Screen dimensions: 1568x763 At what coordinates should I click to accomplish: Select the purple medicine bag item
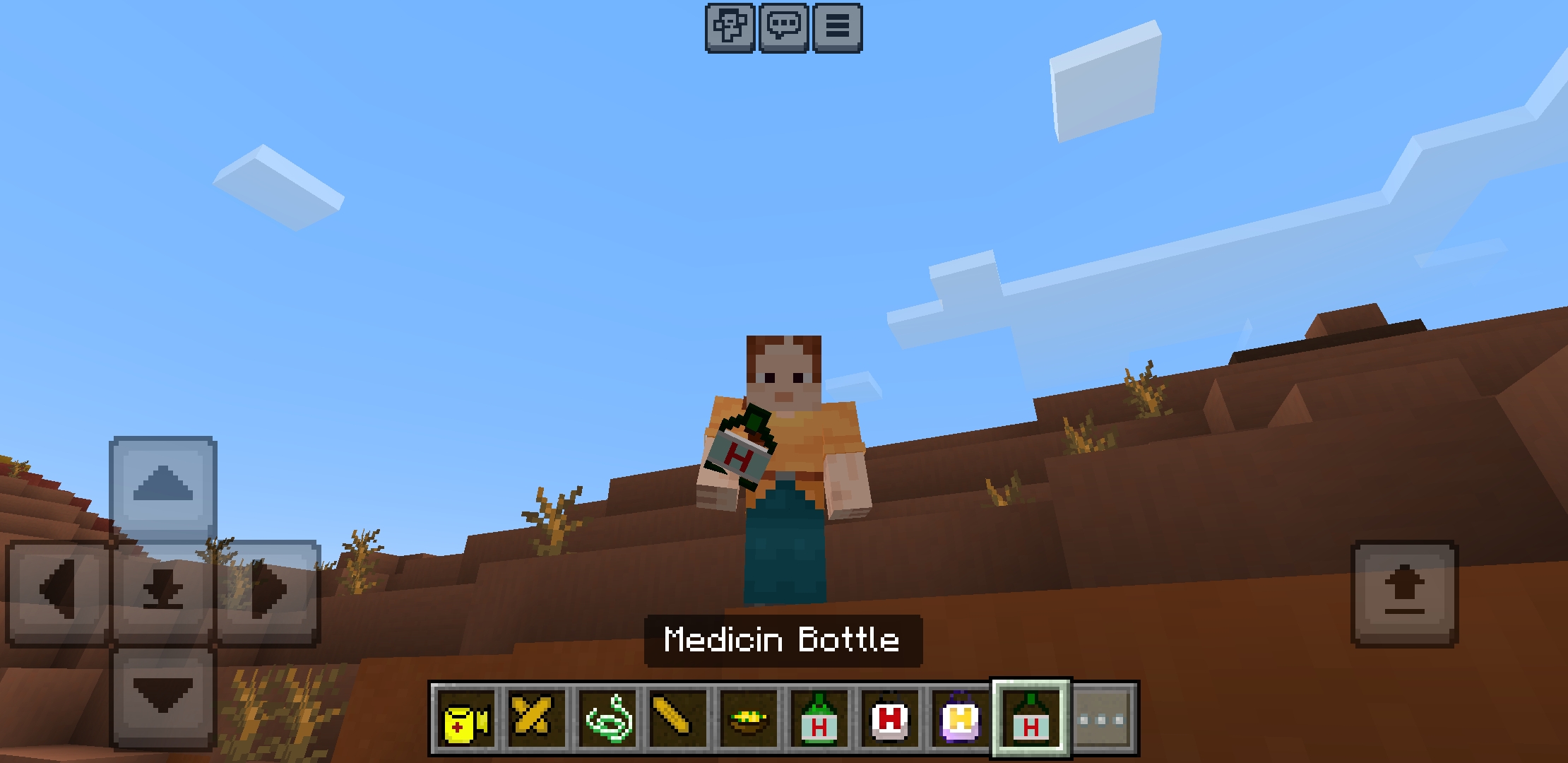click(960, 718)
